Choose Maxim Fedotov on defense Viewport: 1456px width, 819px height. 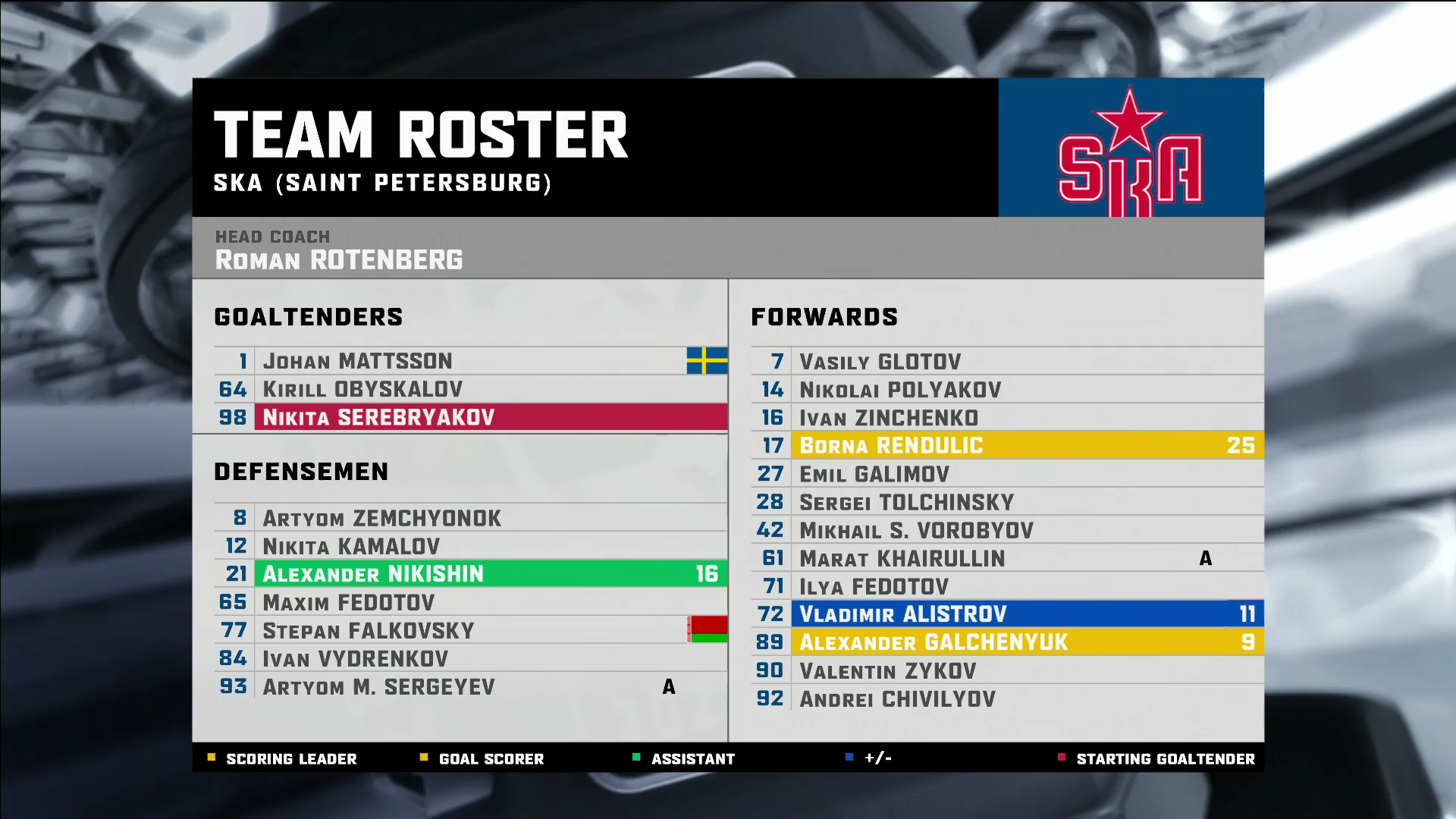tap(470, 602)
